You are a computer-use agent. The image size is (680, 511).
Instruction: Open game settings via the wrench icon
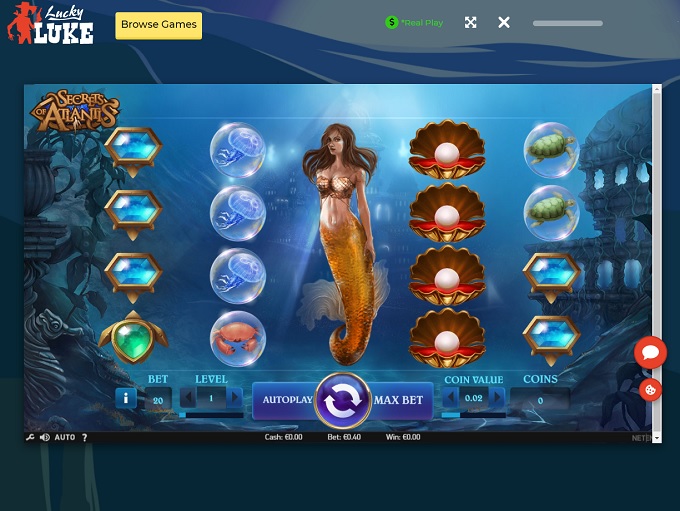30,437
